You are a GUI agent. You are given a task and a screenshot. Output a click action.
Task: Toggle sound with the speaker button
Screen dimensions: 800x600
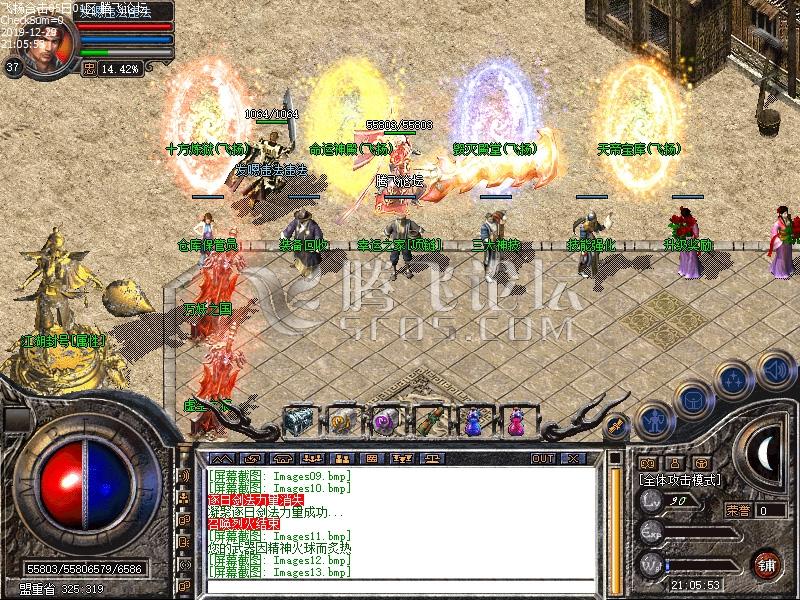point(773,370)
